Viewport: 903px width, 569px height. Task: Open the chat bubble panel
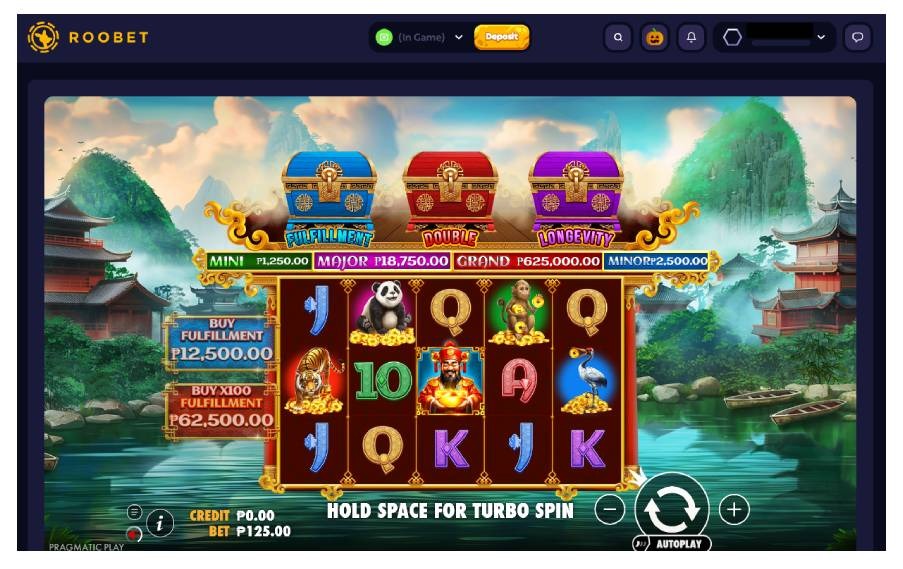tap(857, 37)
